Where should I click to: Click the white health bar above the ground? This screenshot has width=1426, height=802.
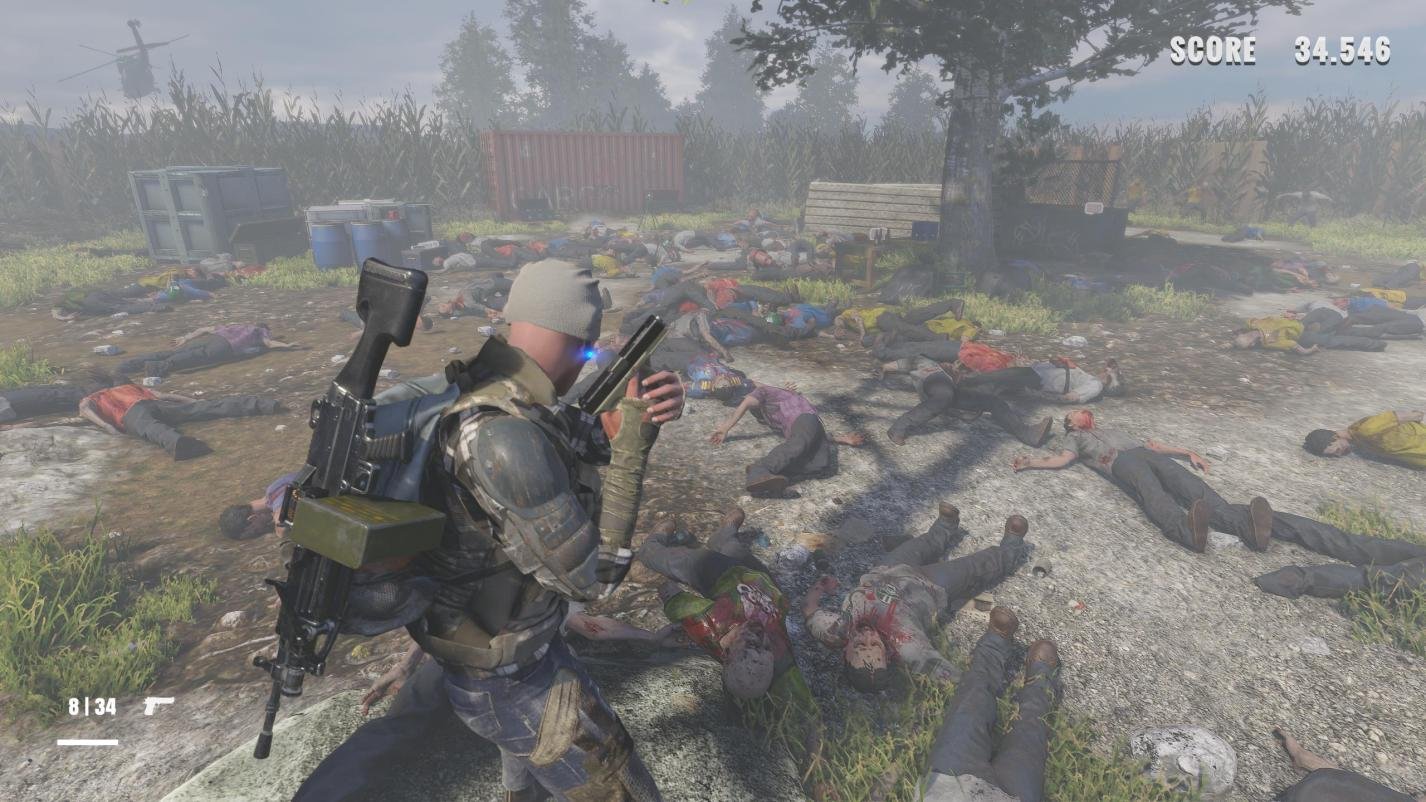[86, 742]
